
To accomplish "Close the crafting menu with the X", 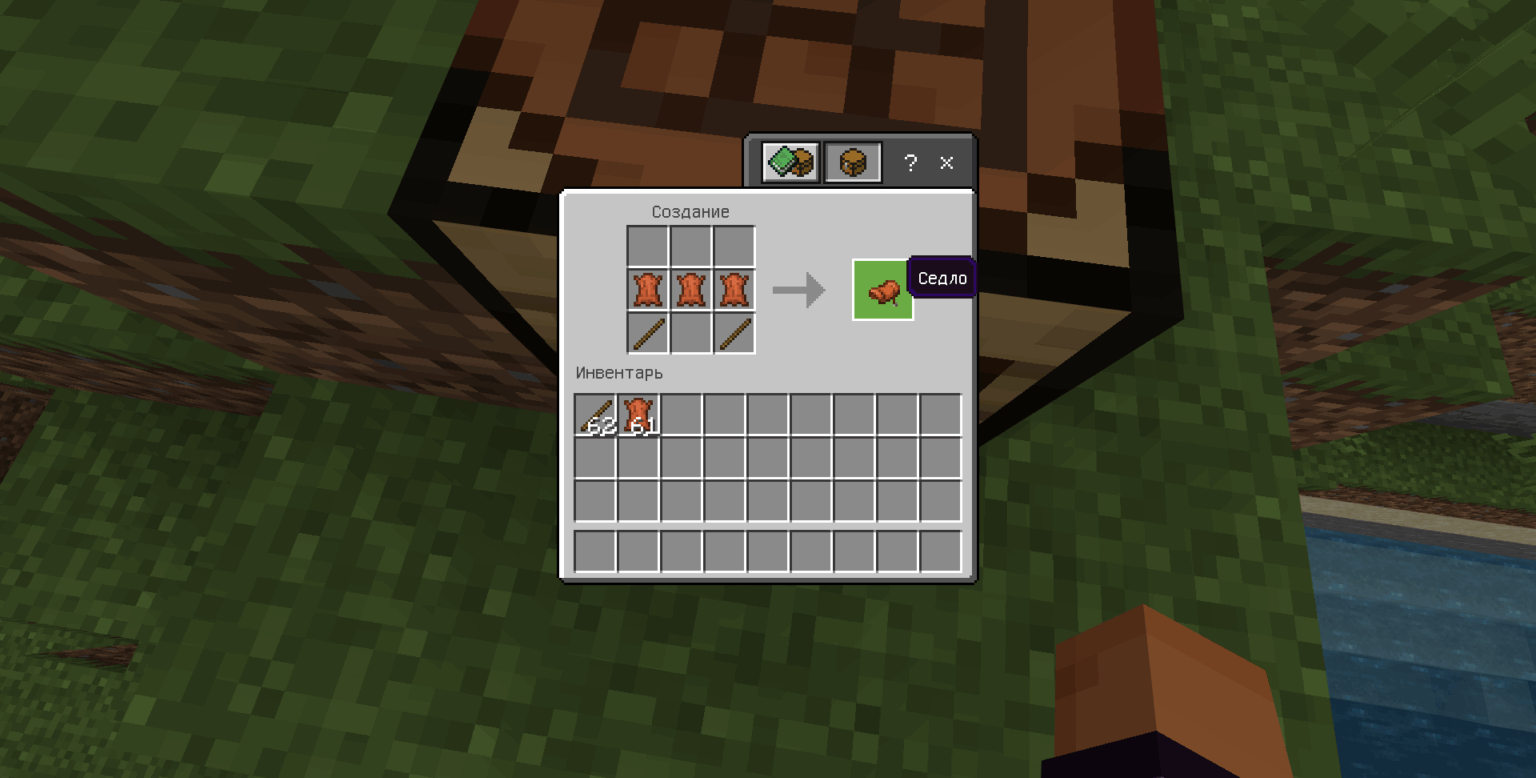I will (946, 163).
